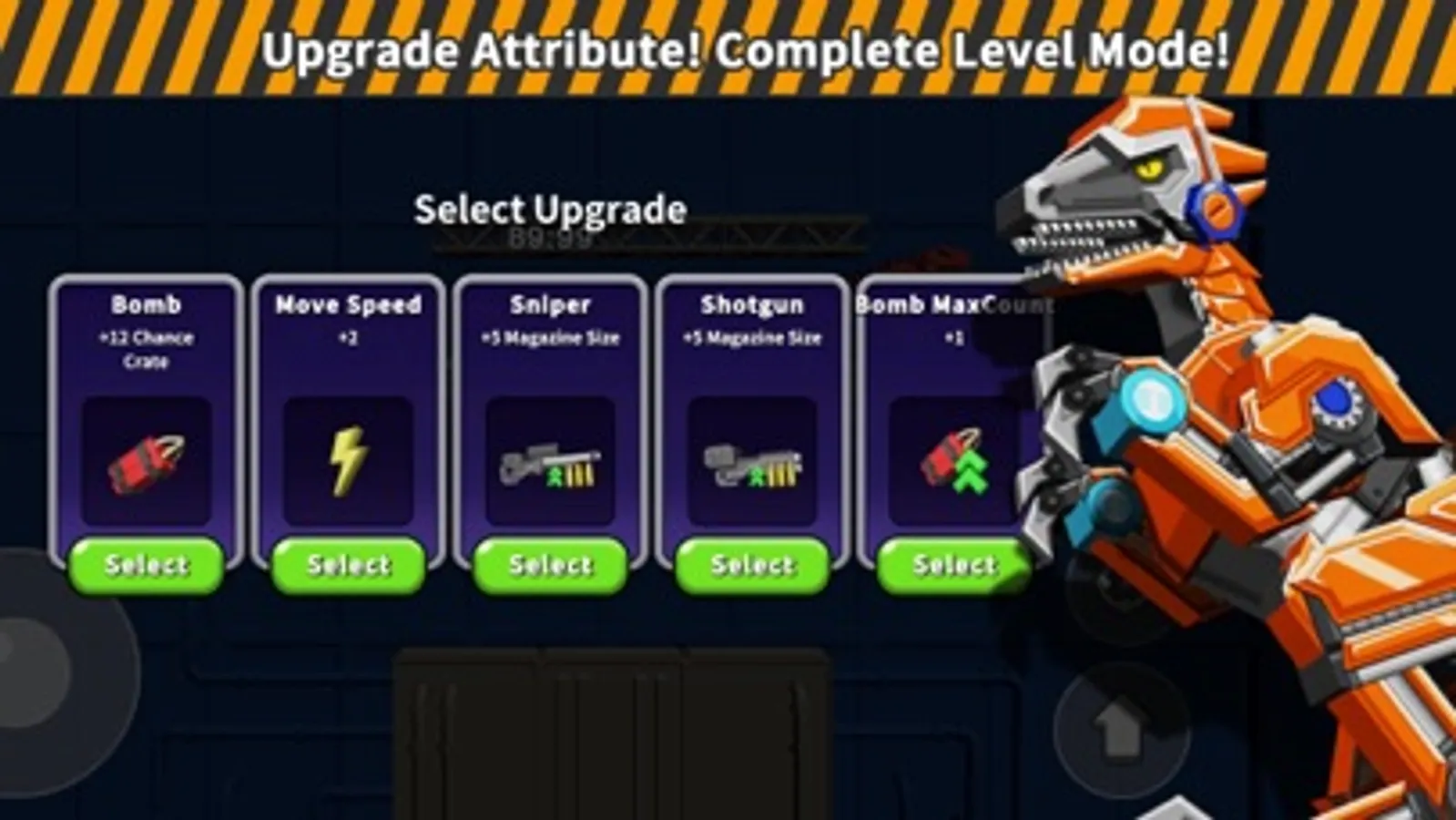The height and width of the screenshot is (820, 1456).
Task: Click the Select Upgrade heading
Action: pos(550,209)
